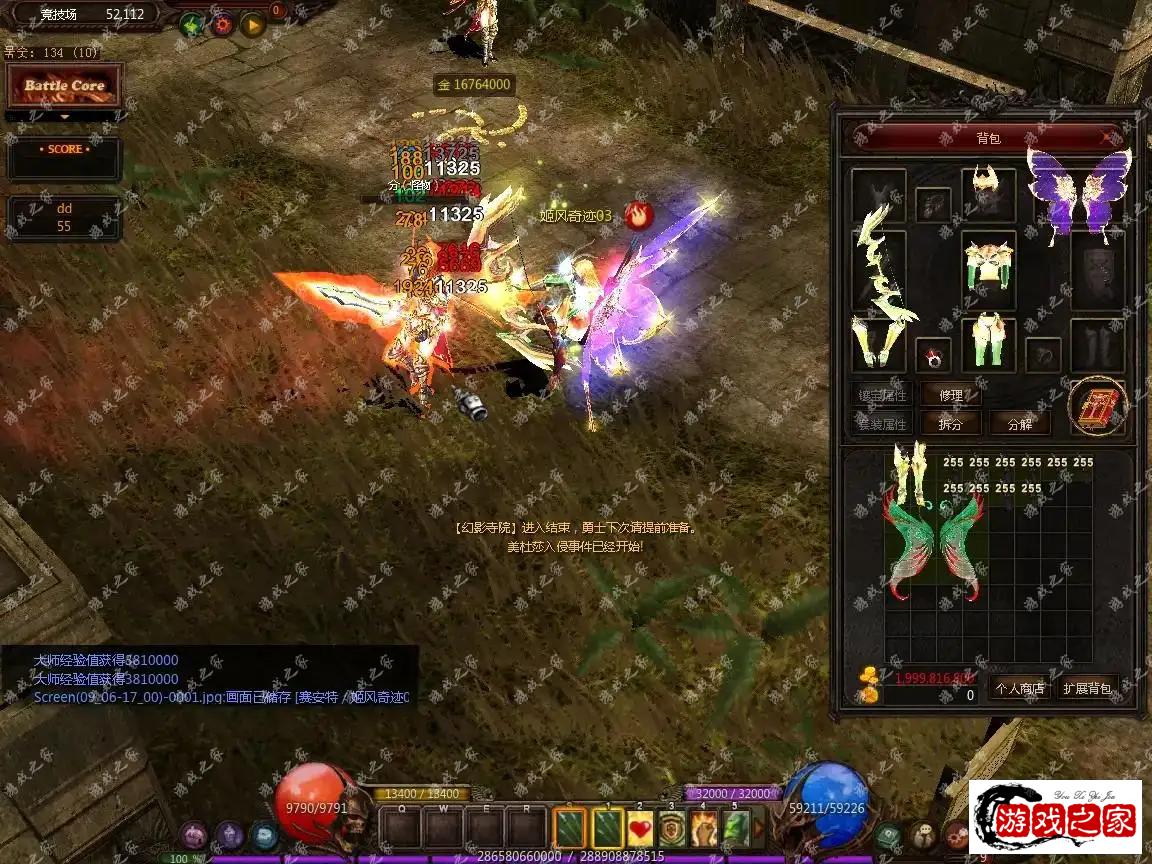Click the 分解 dismantle button
Image resolution: width=1152 pixels, height=864 pixels.
pyautogui.click(x=1020, y=424)
